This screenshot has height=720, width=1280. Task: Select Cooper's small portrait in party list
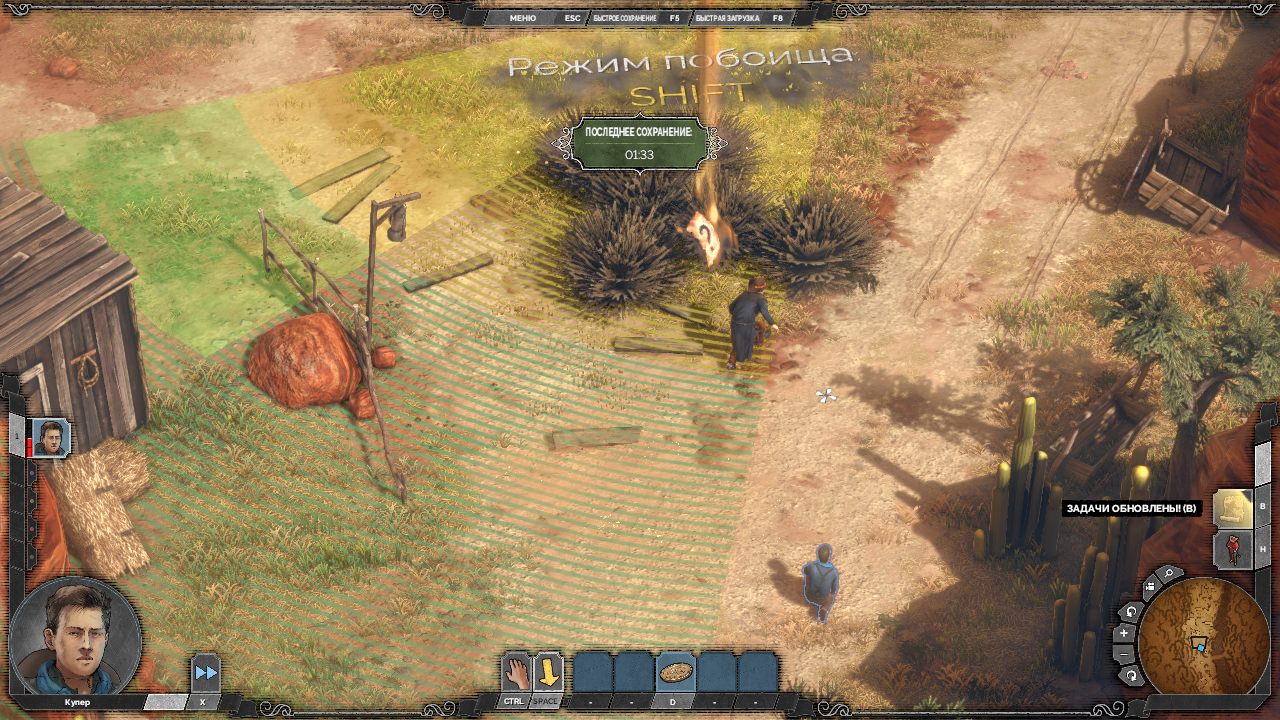(50, 438)
